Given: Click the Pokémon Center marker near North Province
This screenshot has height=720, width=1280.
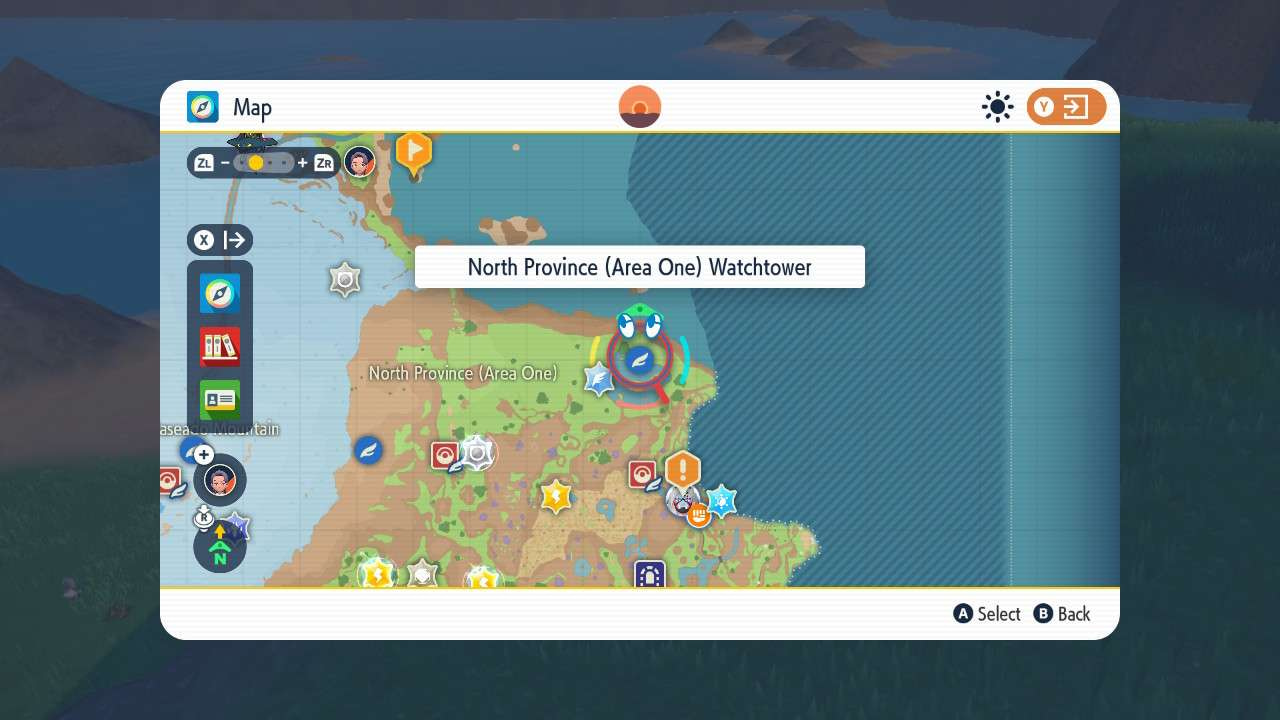Looking at the screenshot, I should tap(444, 455).
